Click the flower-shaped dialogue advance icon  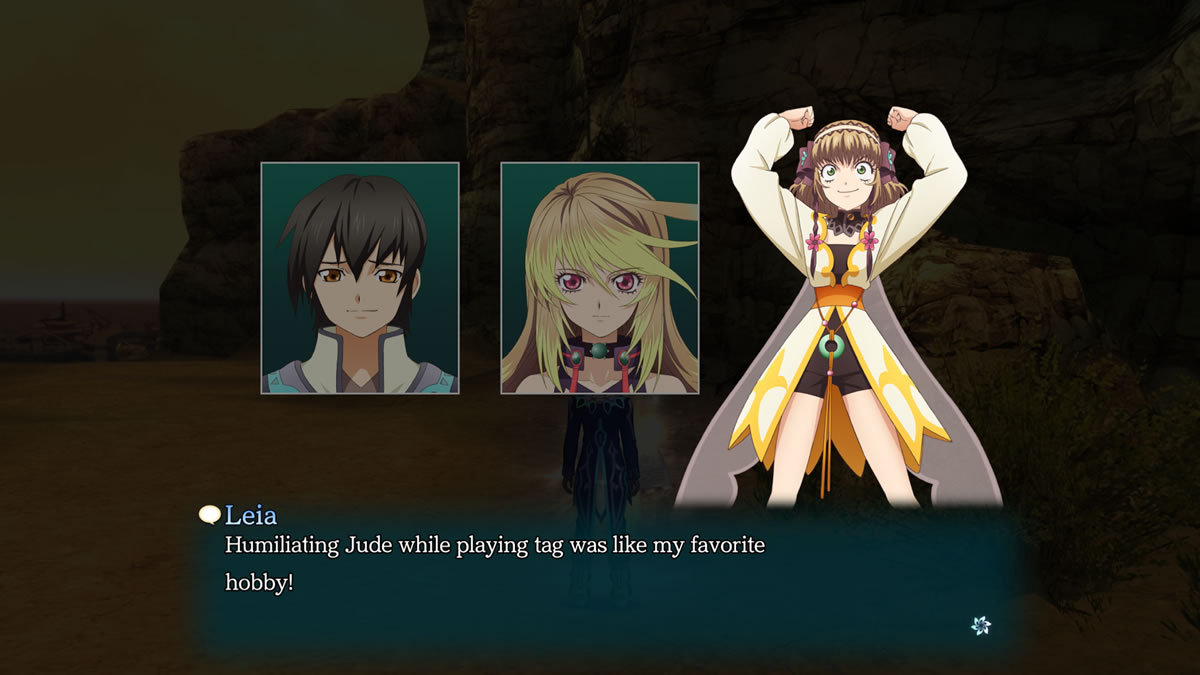click(x=981, y=625)
